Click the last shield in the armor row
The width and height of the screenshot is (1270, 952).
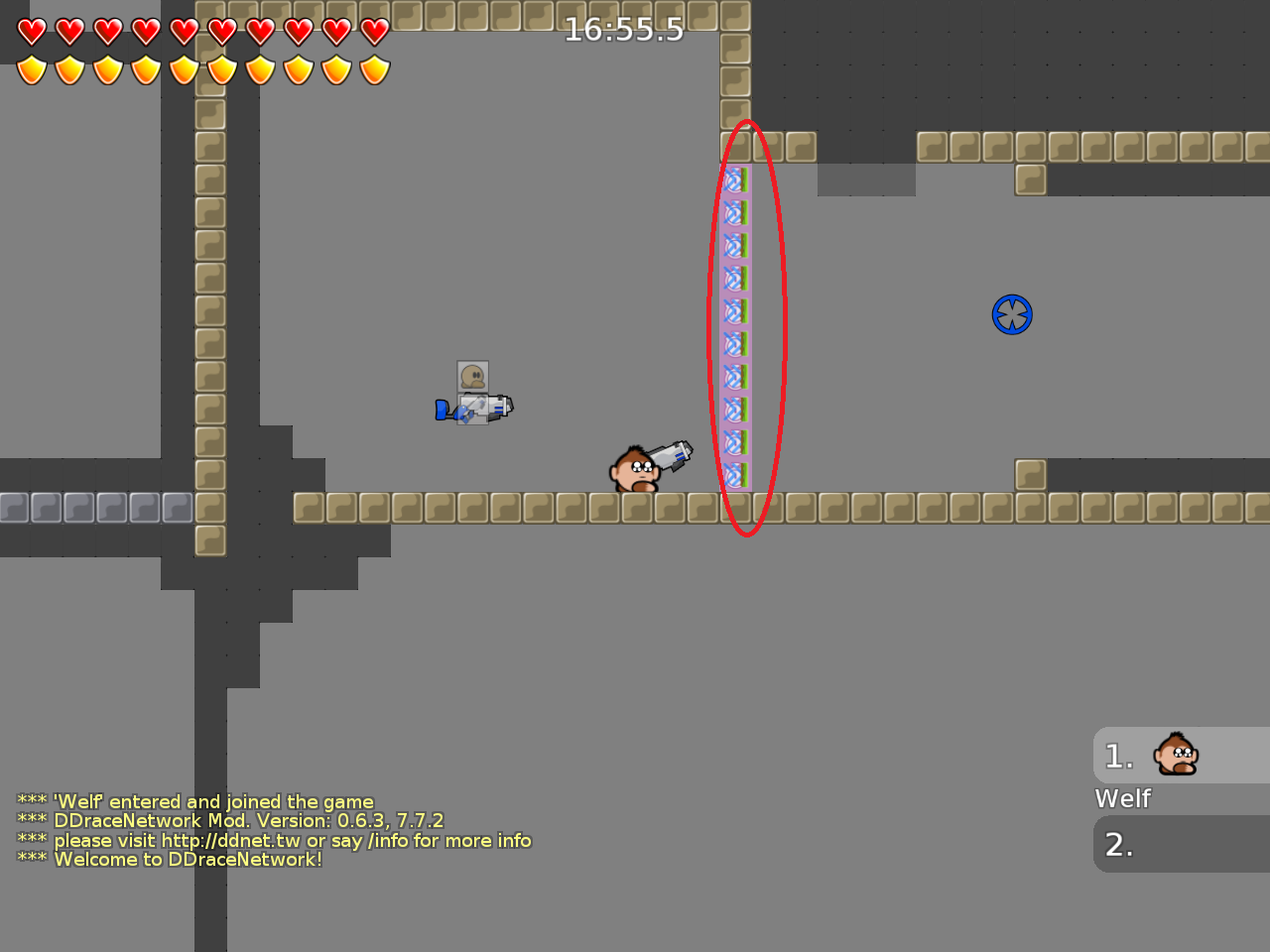372,71
